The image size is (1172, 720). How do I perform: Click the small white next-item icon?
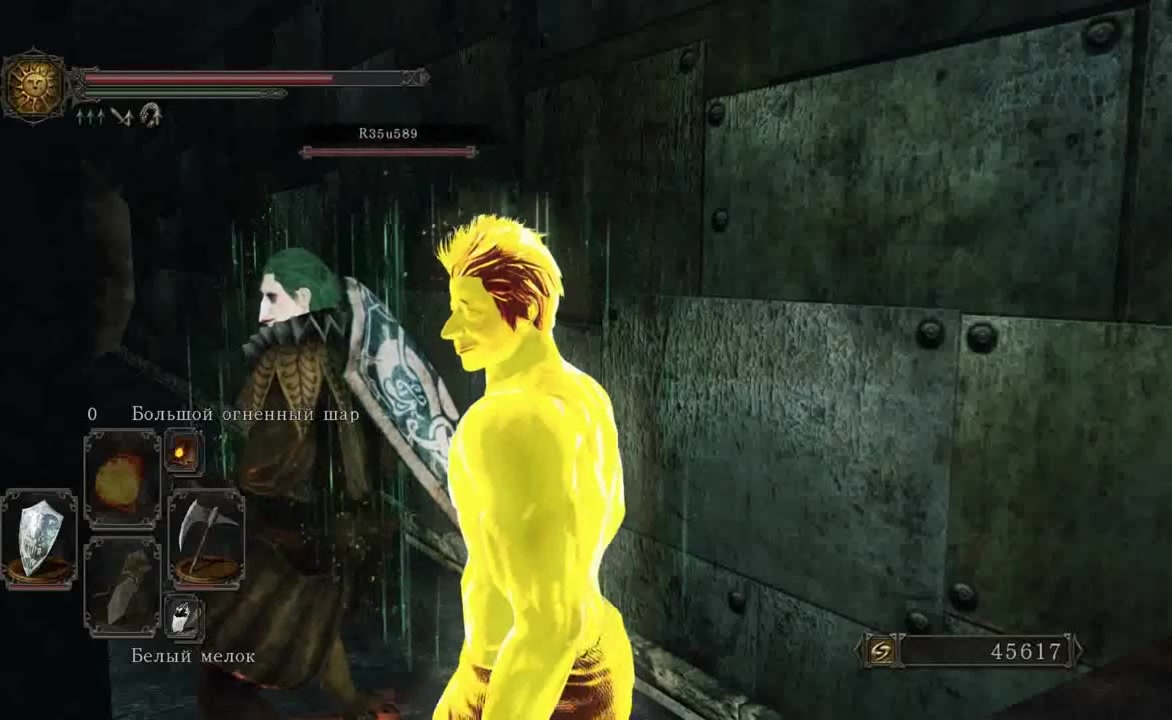pyautogui.click(x=183, y=617)
